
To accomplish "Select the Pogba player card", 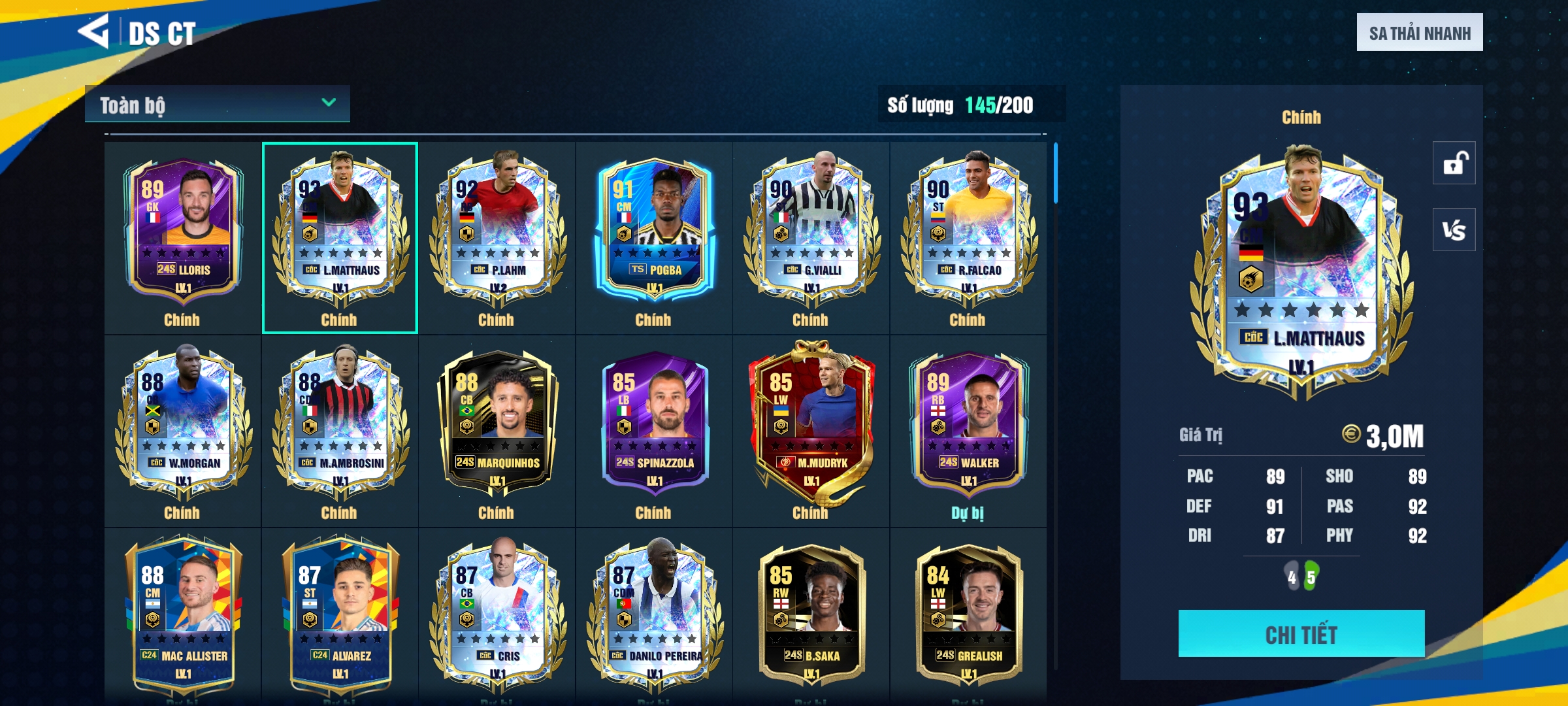I will click(654, 232).
